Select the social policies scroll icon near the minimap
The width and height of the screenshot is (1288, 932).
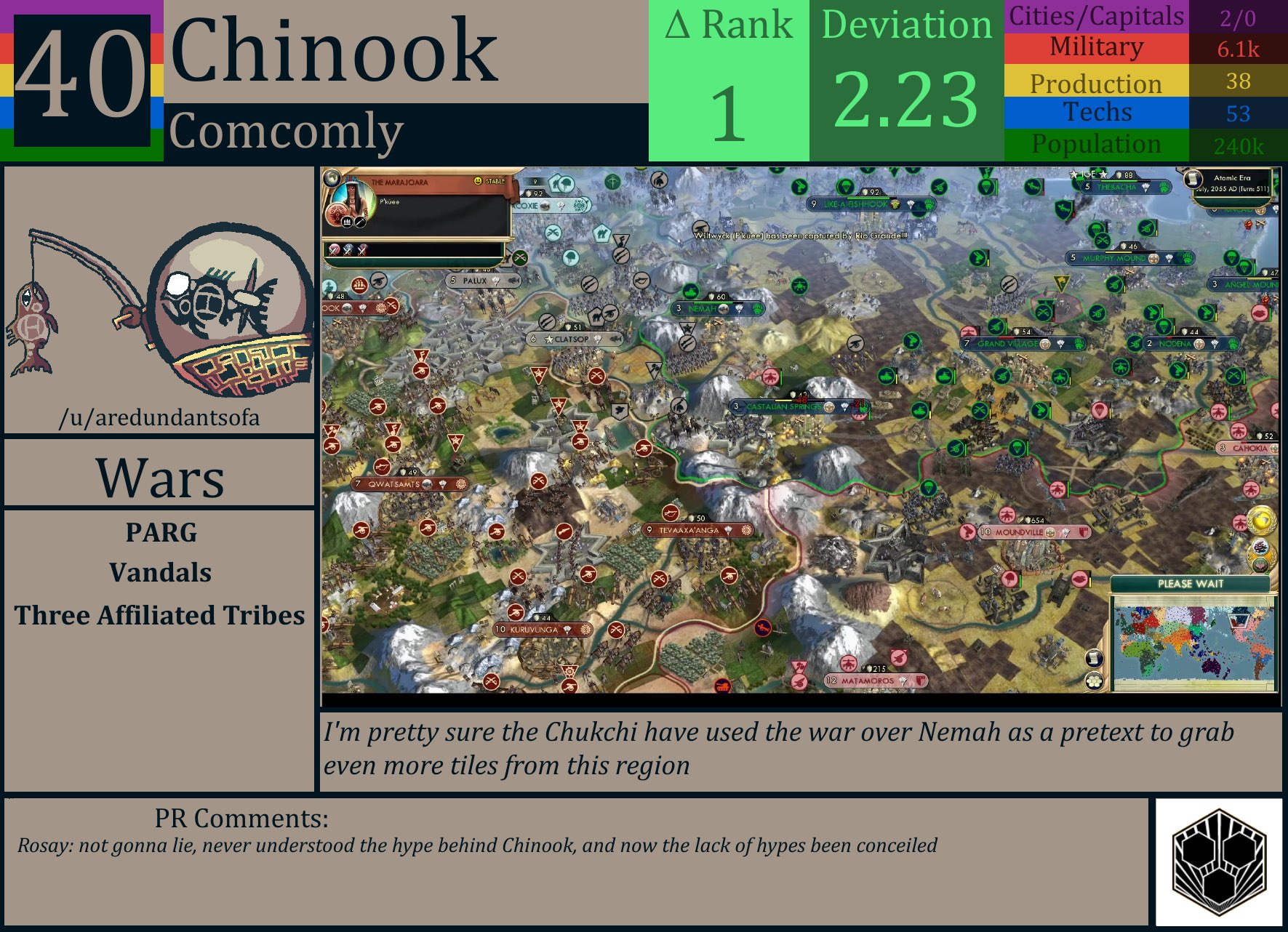pyautogui.click(x=1095, y=659)
